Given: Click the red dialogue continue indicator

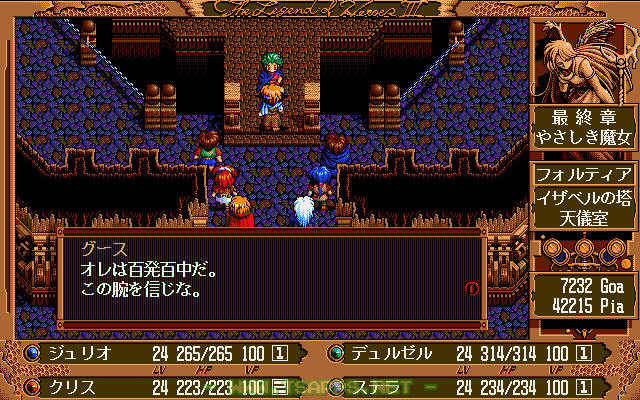Looking at the screenshot, I should [471, 288].
